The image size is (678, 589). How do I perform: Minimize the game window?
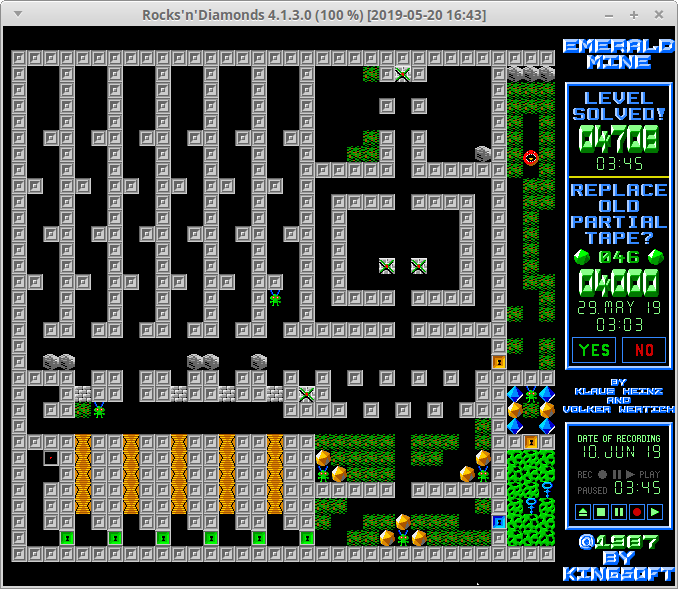(610, 15)
